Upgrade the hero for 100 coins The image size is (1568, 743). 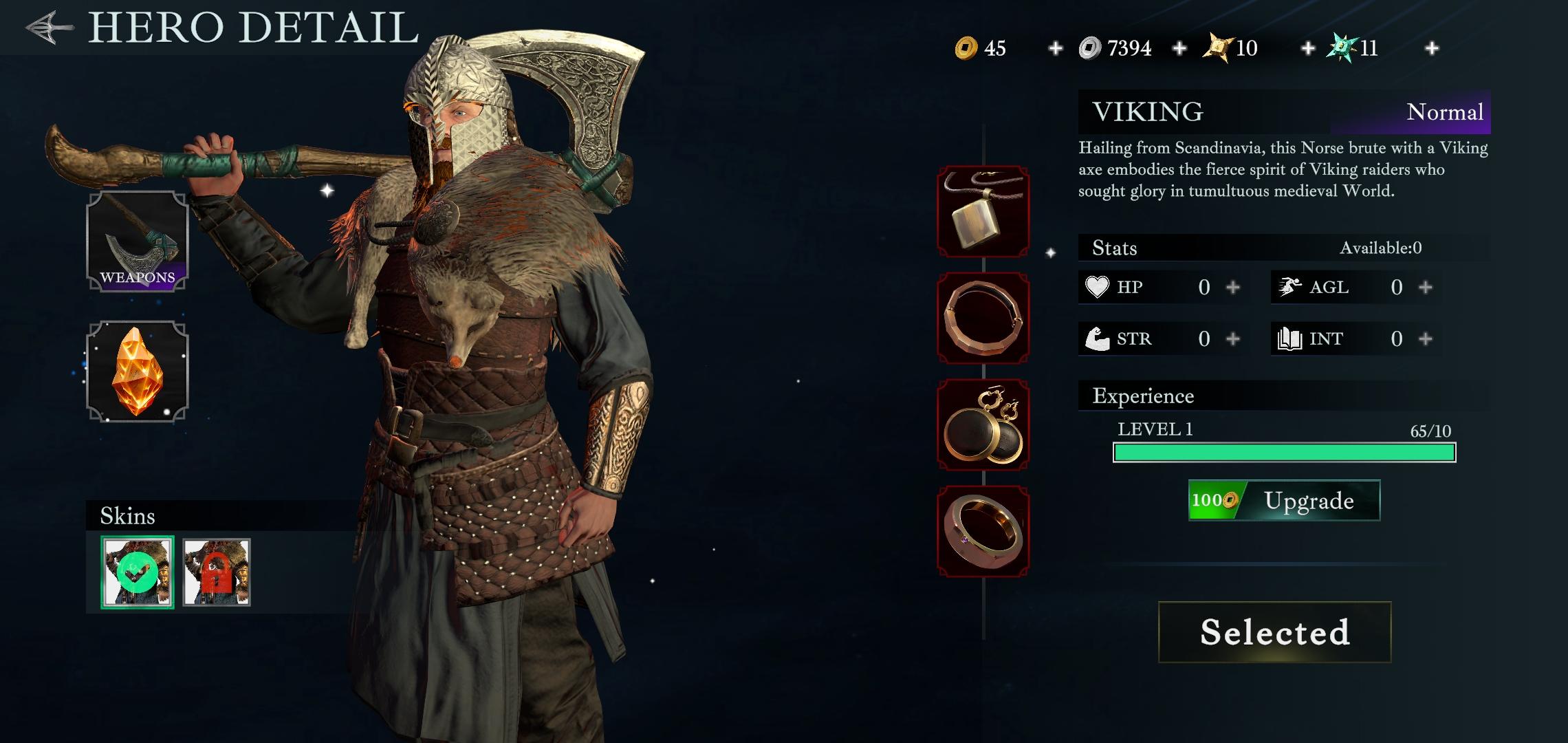[x=1284, y=500]
